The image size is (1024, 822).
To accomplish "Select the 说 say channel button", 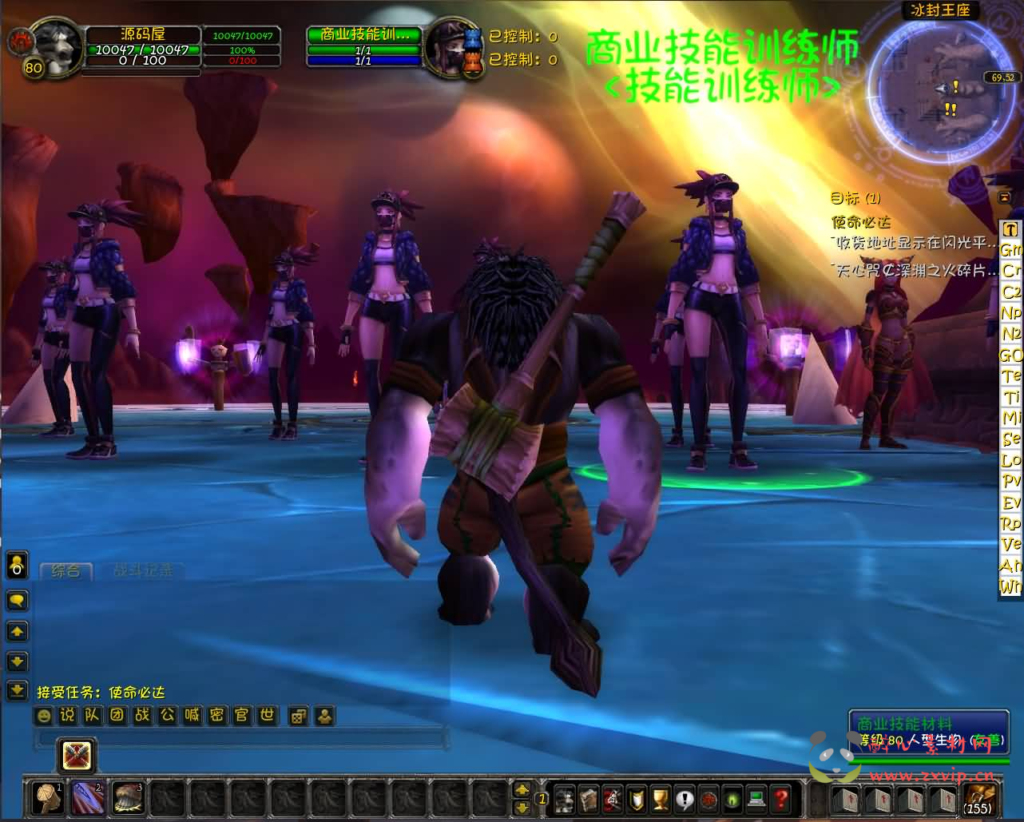I will pyautogui.click(x=67, y=716).
